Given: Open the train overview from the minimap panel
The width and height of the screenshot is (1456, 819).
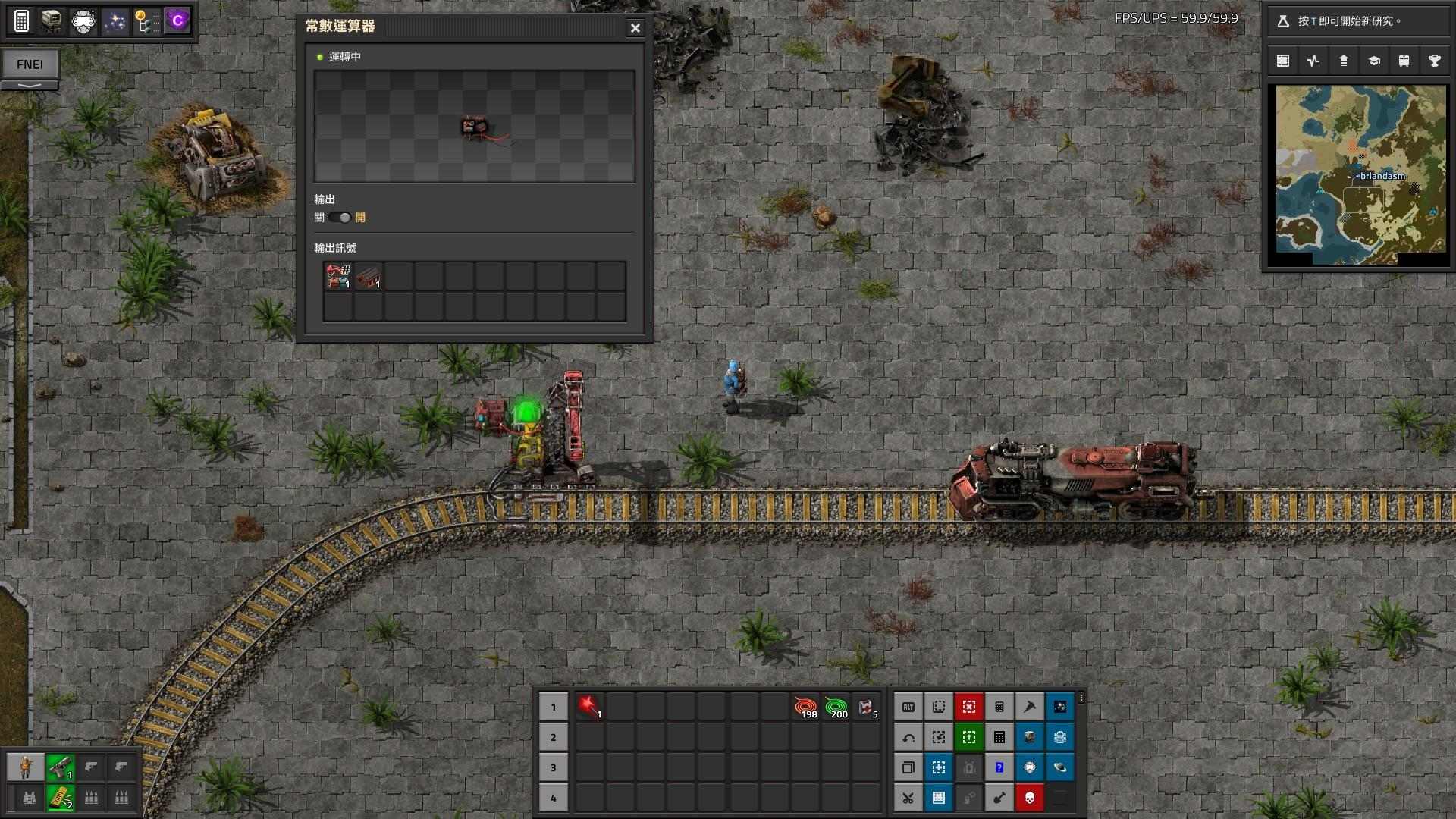Looking at the screenshot, I should [x=1404, y=60].
